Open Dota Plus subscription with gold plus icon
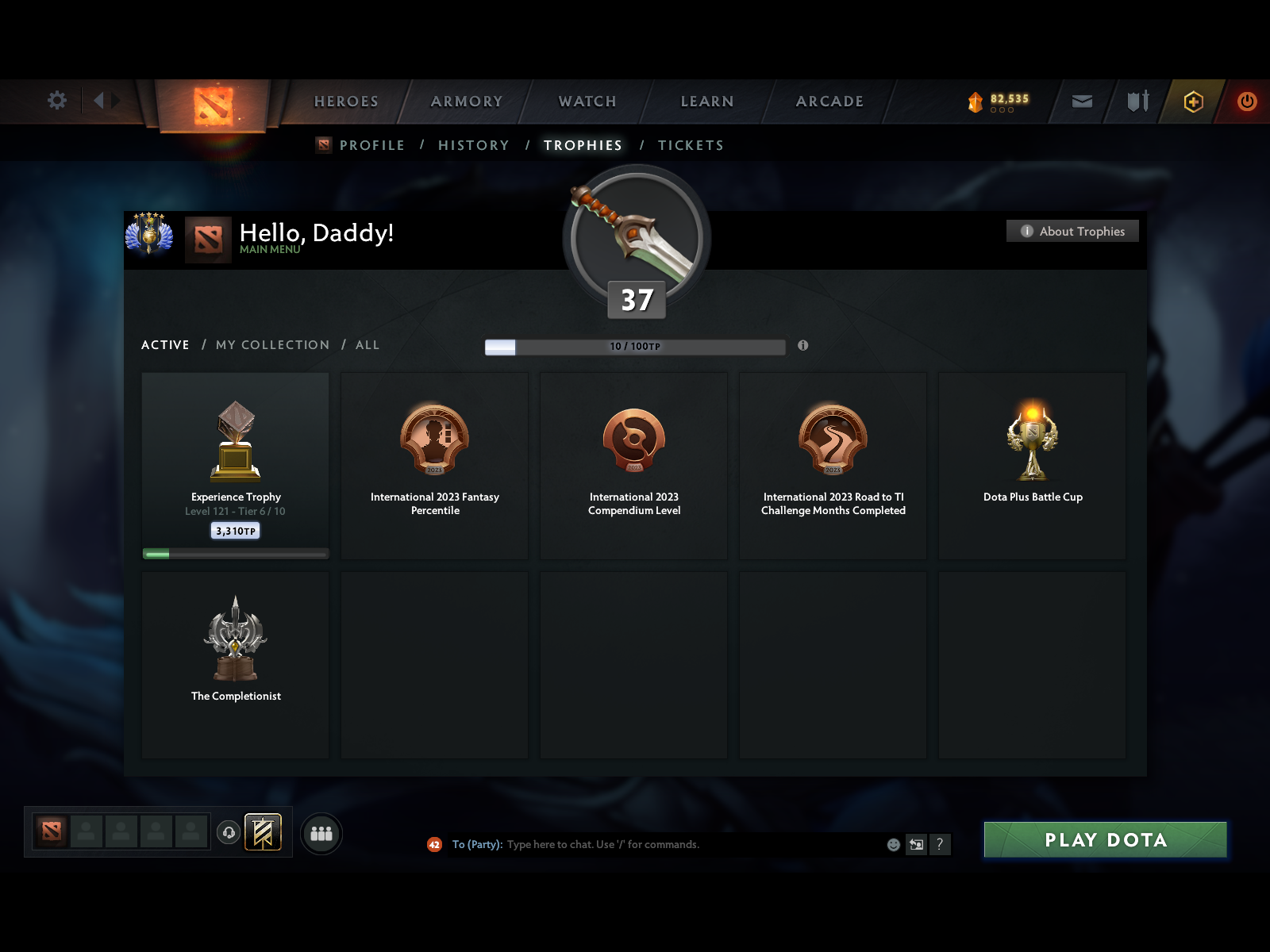Image resolution: width=1270 pixels, height=952 pixels. coord(1194,102)
